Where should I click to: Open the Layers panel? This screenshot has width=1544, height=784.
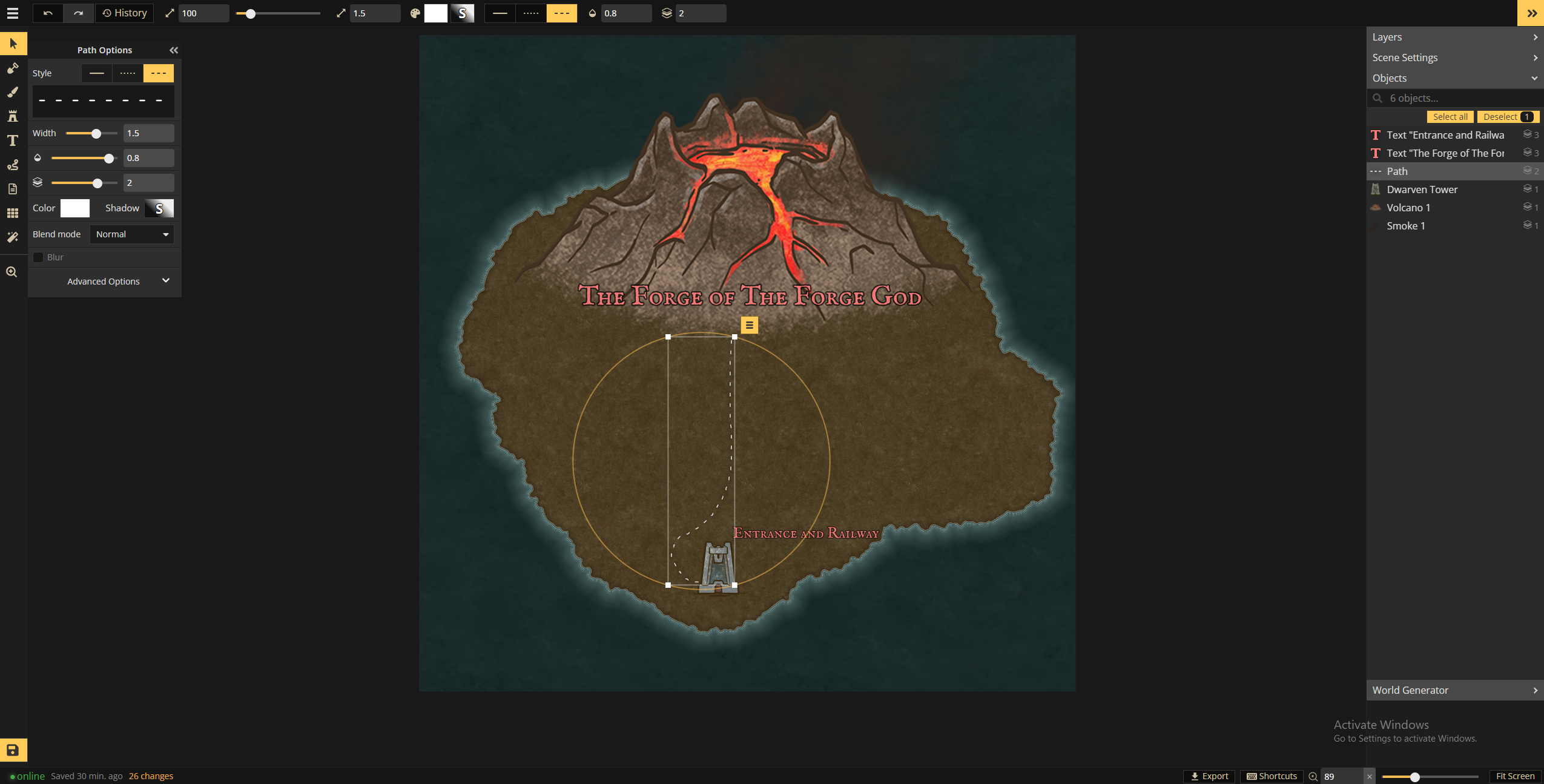(x=1454, y=37)
